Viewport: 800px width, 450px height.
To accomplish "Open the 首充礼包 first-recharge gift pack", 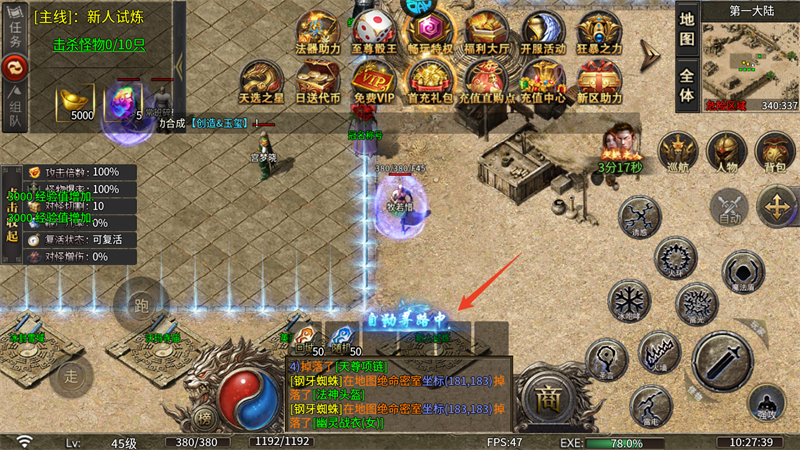I will point(430,82).
